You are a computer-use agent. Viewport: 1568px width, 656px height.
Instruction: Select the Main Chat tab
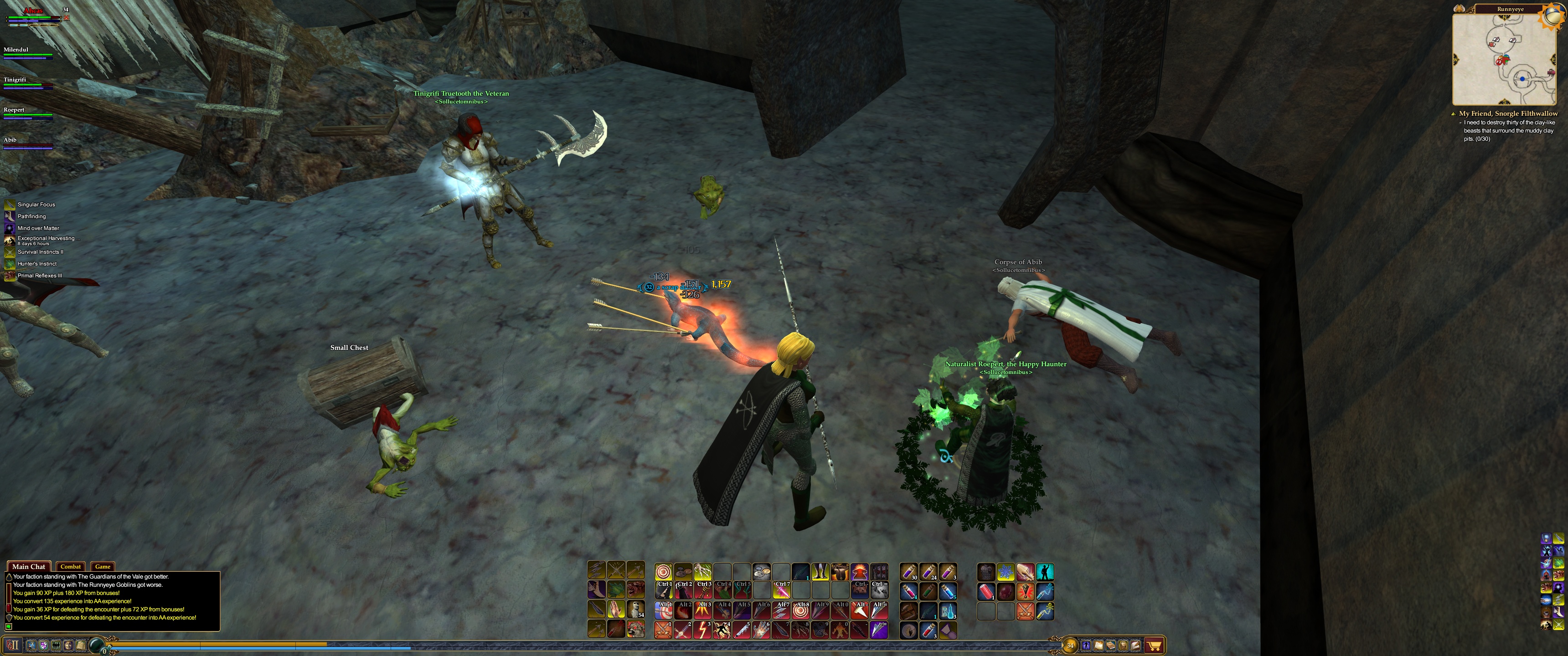coord(29,567)
